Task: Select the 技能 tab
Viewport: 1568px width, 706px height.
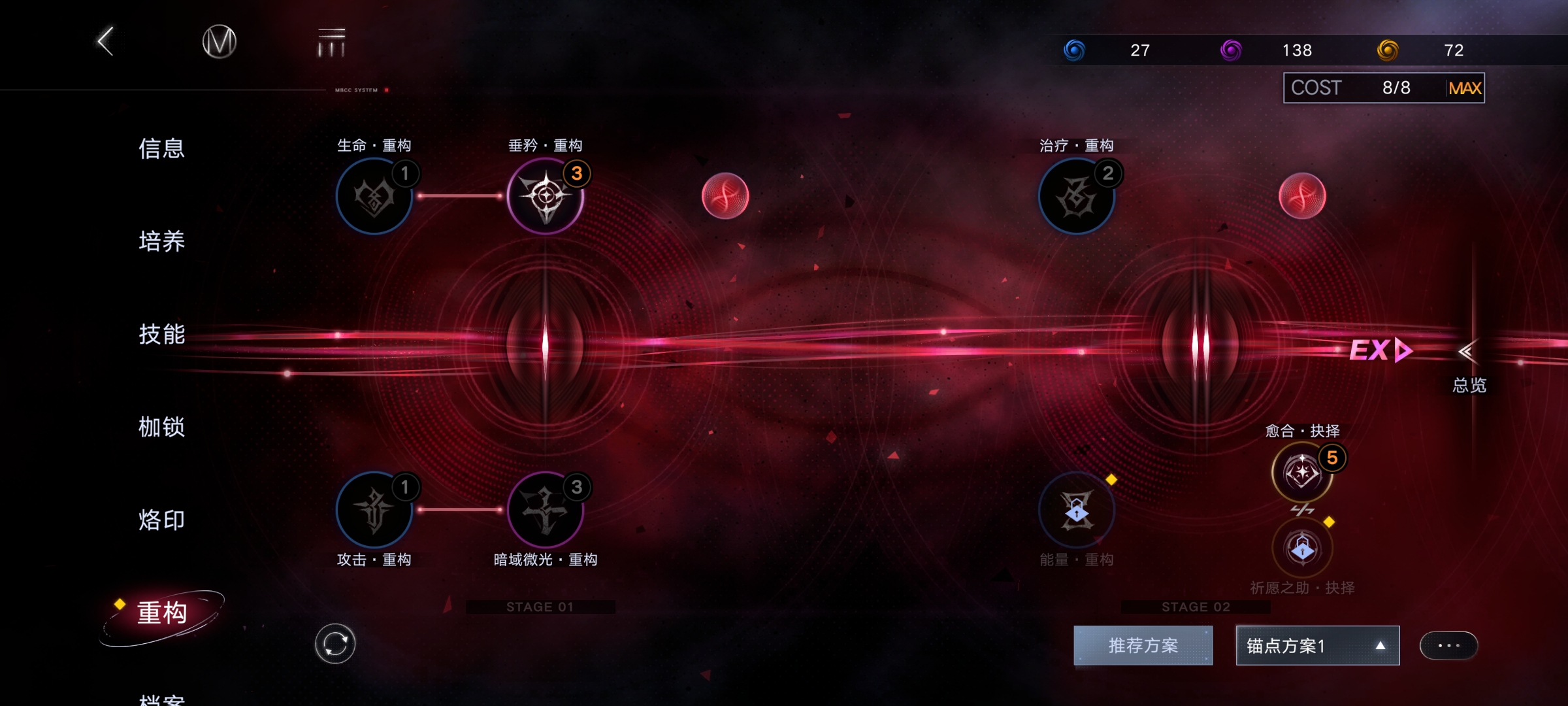Action: pyautogui.click(x=161, y=334)
